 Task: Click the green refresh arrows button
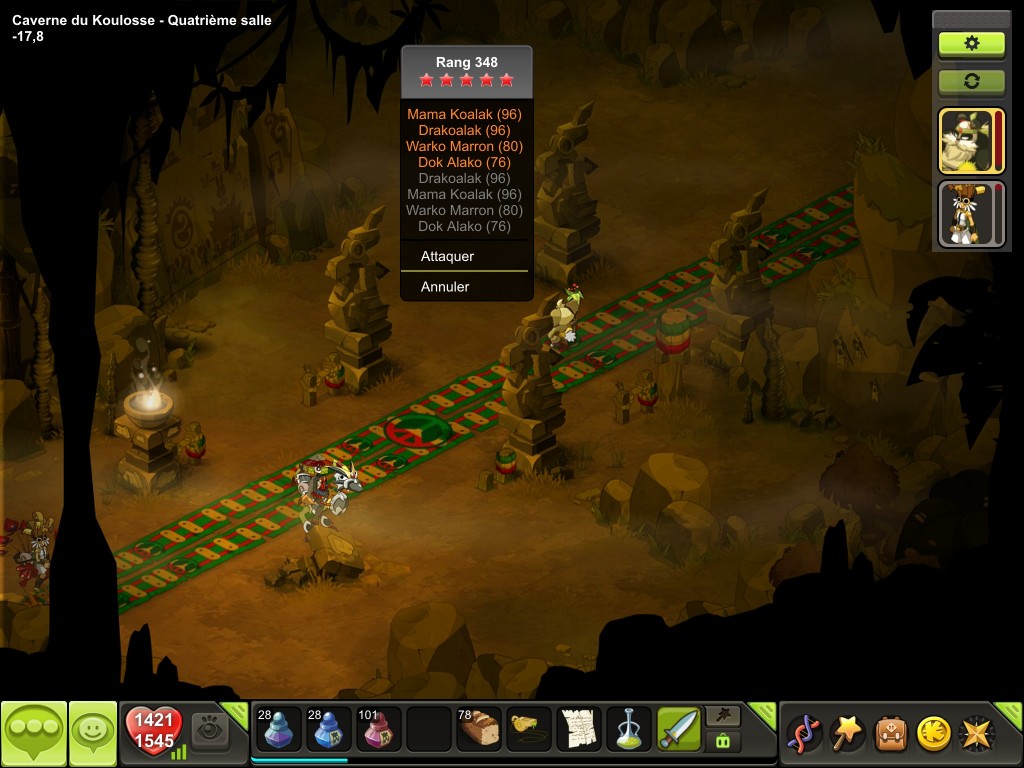point(970,81)
